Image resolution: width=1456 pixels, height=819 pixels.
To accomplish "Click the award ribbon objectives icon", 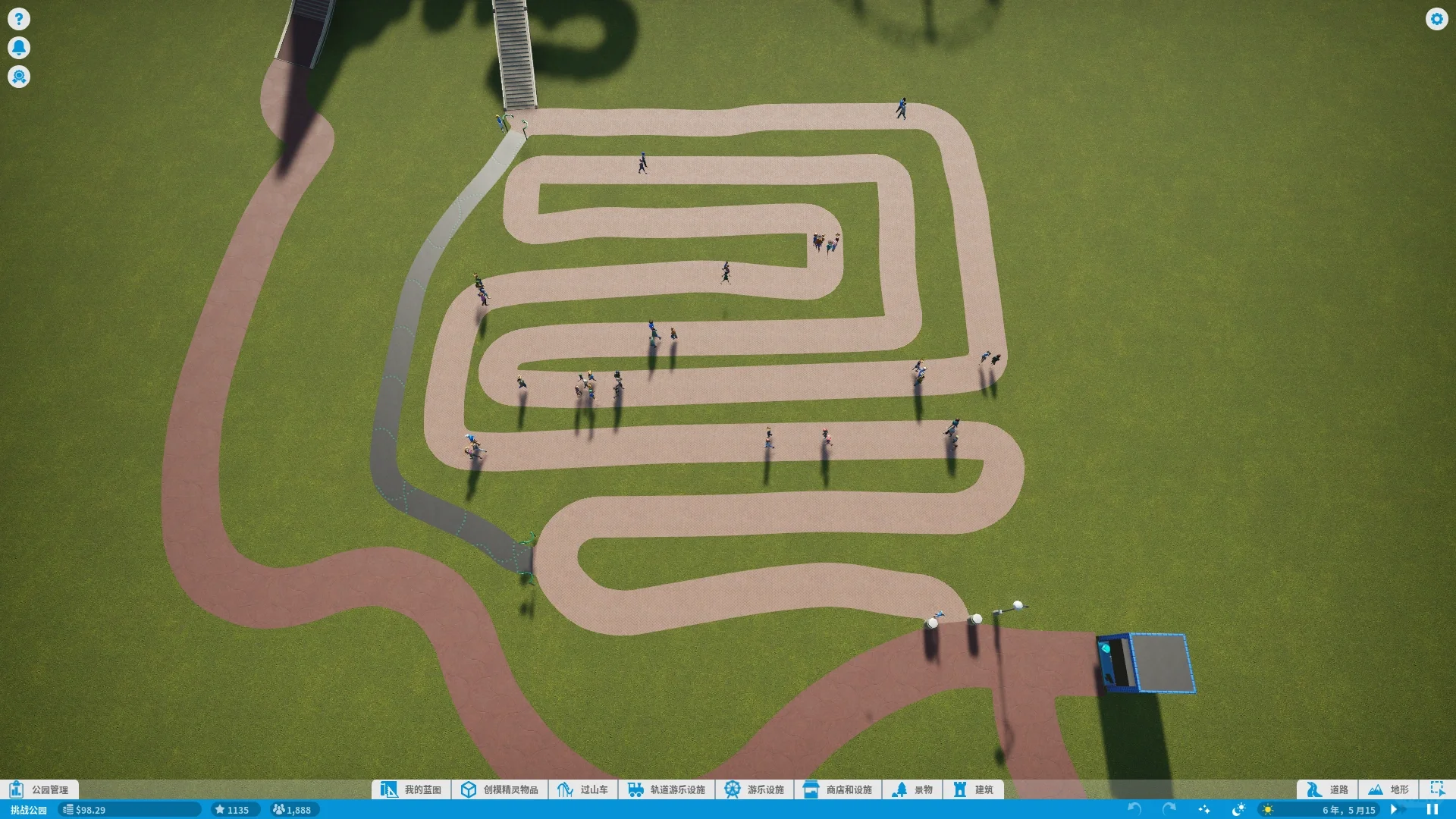I will [x=19, y=77].
